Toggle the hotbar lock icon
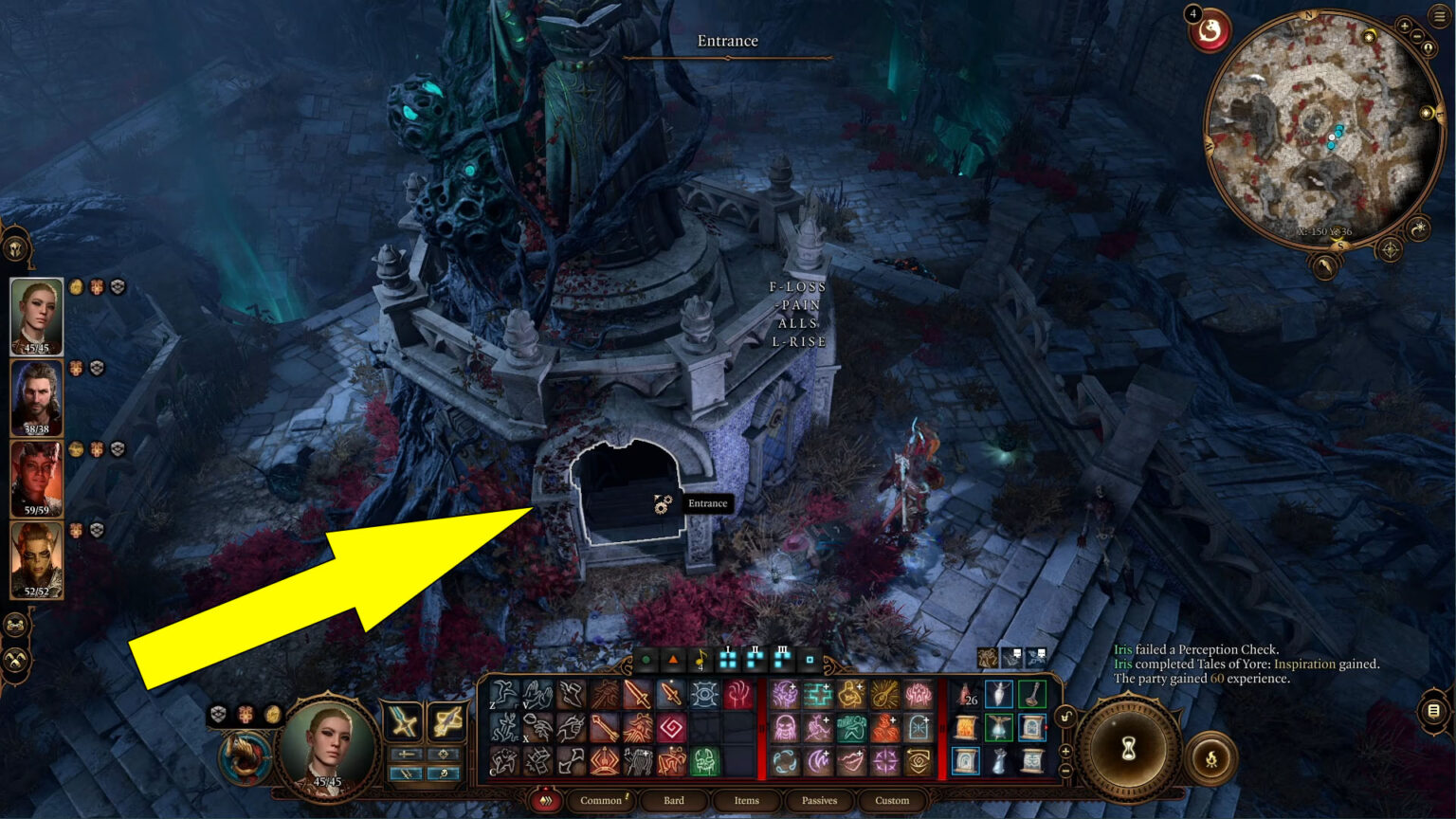The width and height of the screenshot is (1456, 819). [x=1065, y=718]
